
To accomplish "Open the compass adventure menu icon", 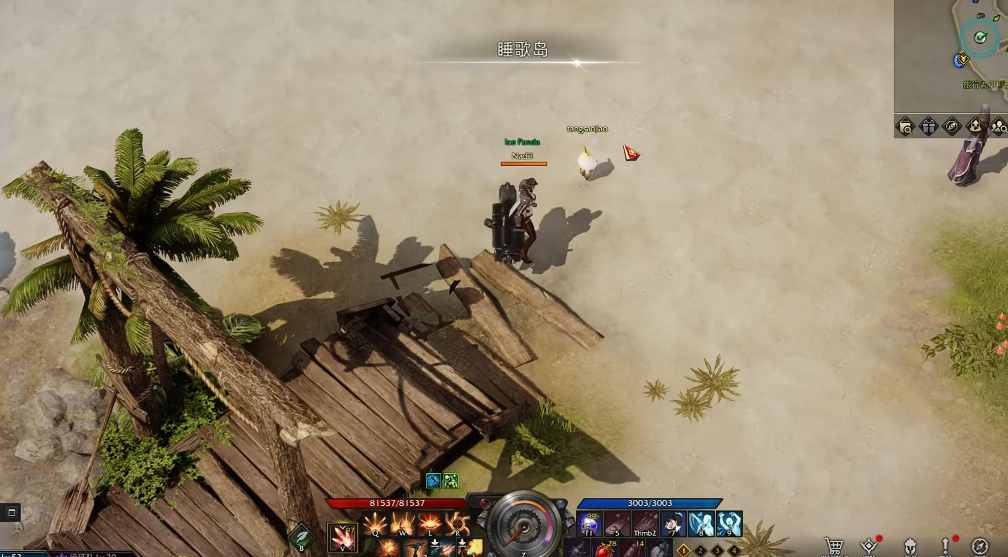I will (979, 546).
